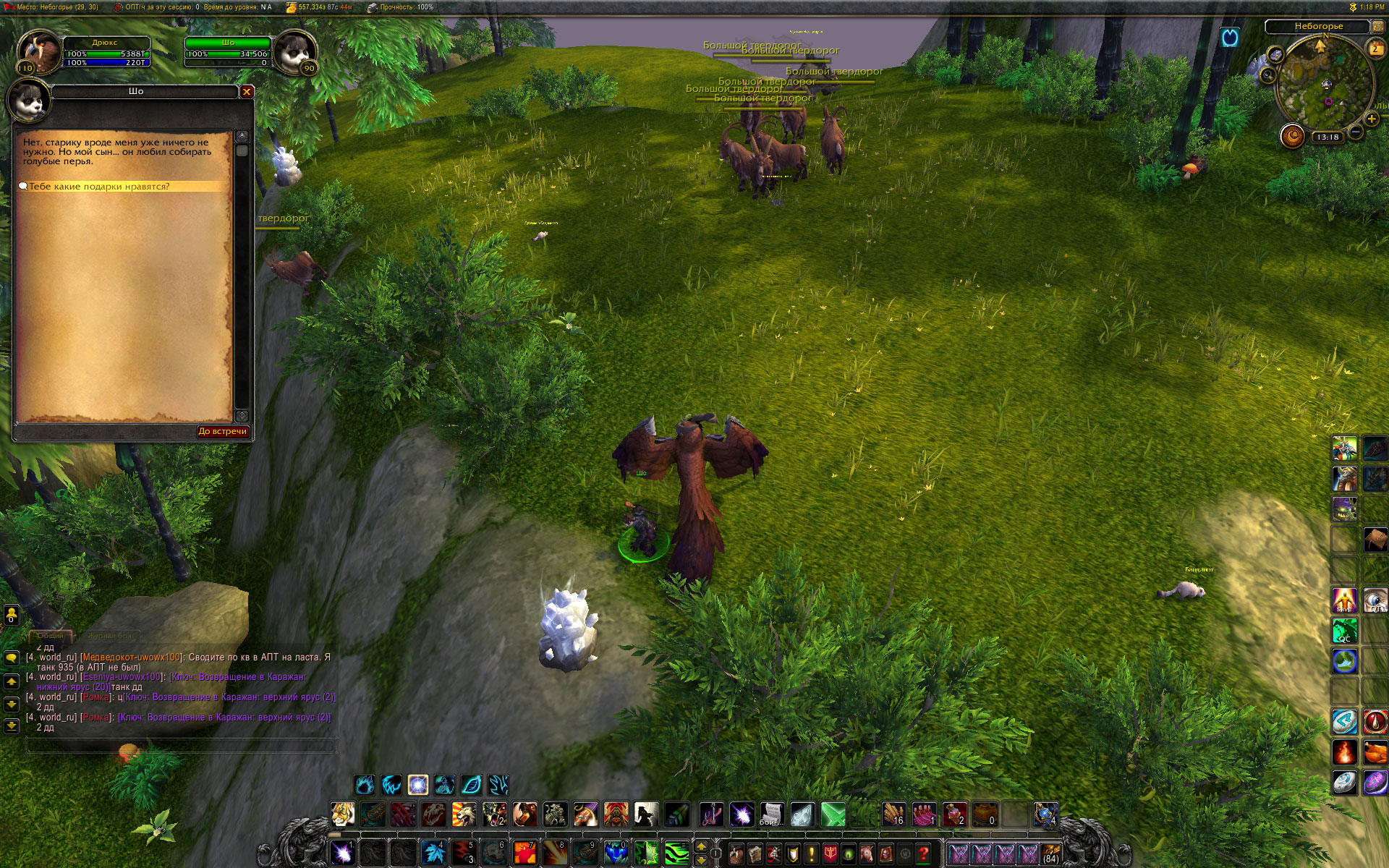1389x868 pixels.
Task: Open the red question mark help button
Action: (923, 854)
